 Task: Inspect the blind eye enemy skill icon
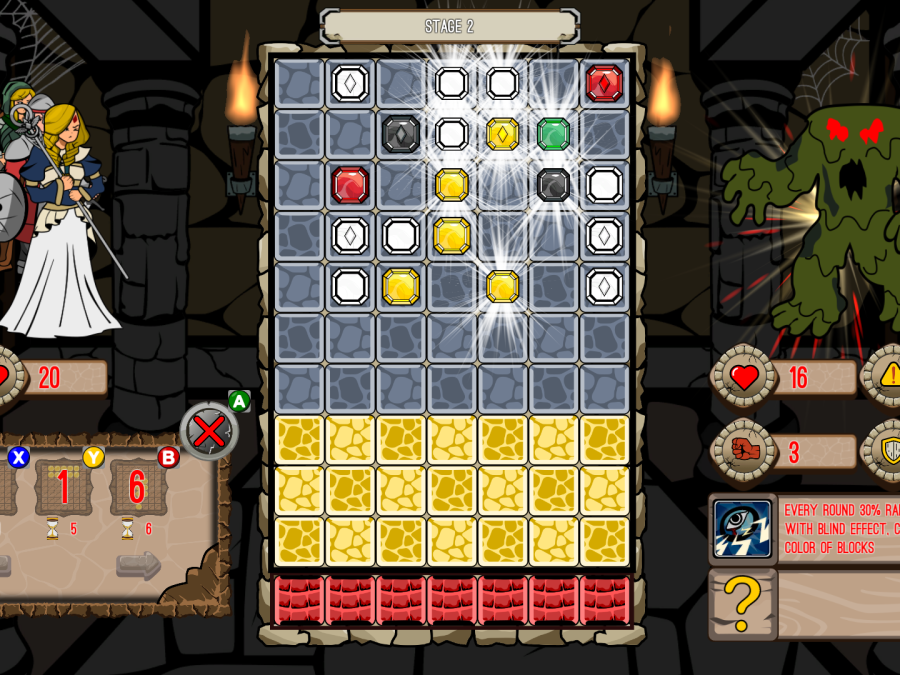click(x=742, y=528)
